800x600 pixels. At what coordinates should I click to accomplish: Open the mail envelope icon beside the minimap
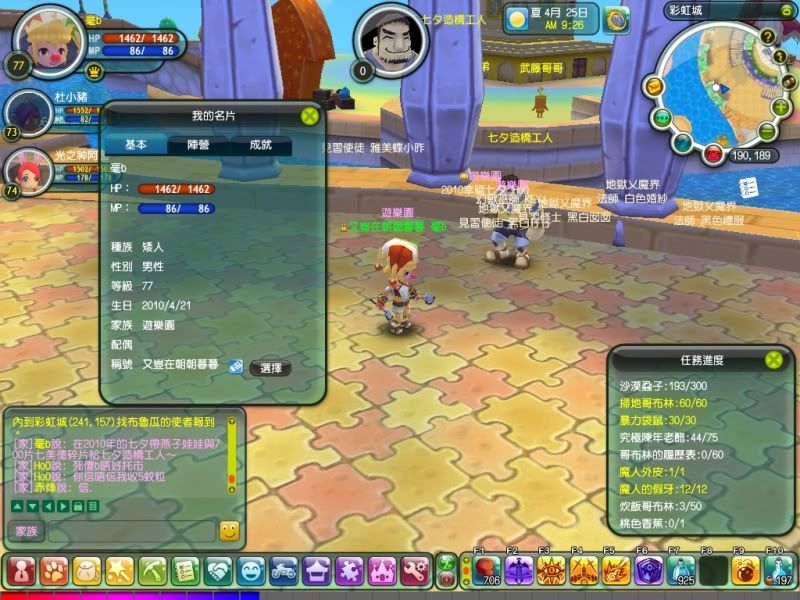653,87
